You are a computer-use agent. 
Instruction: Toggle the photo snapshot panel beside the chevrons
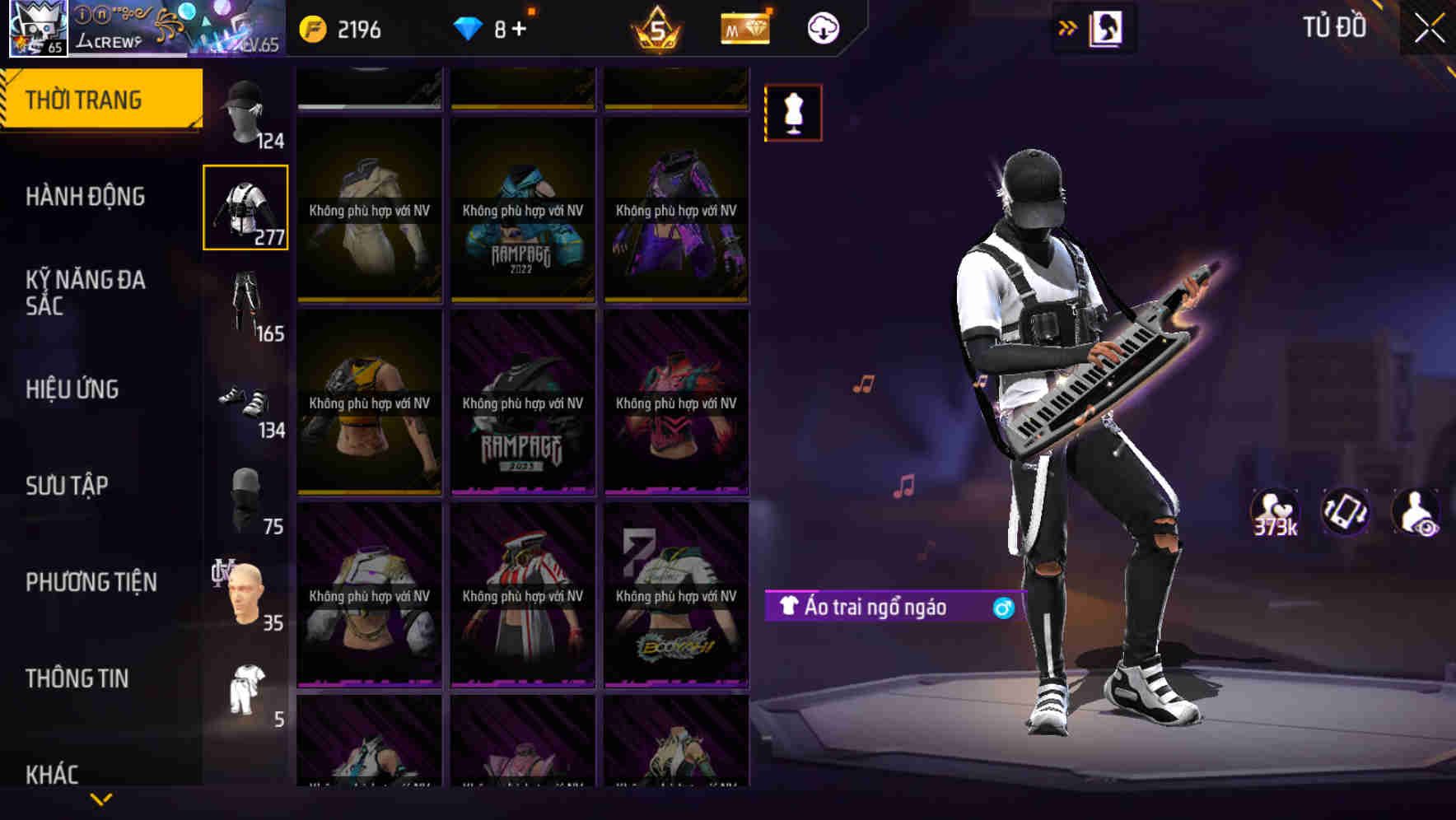pyautogui.click(x=1106, y=27)
